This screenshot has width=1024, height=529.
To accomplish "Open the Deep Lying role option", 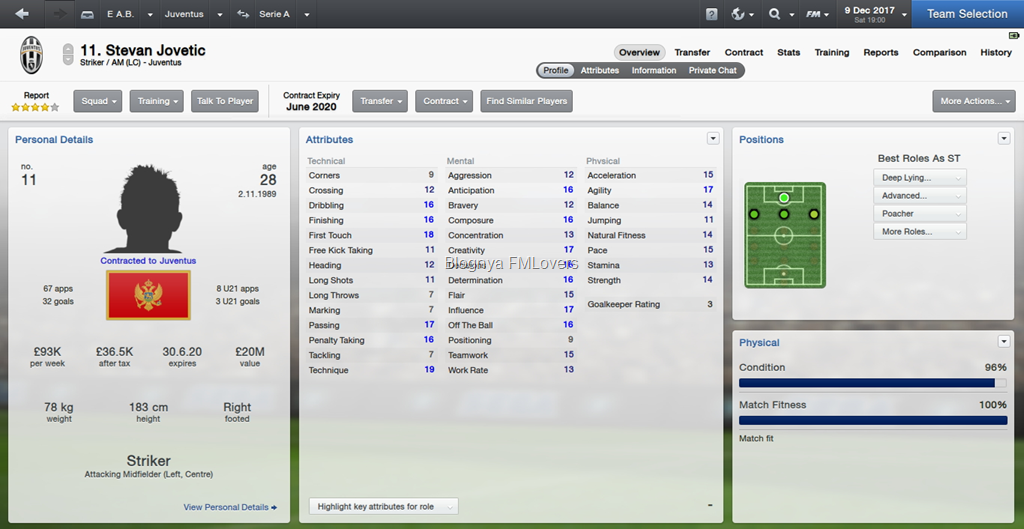I will pyautogui.click(x=919, y=178).
